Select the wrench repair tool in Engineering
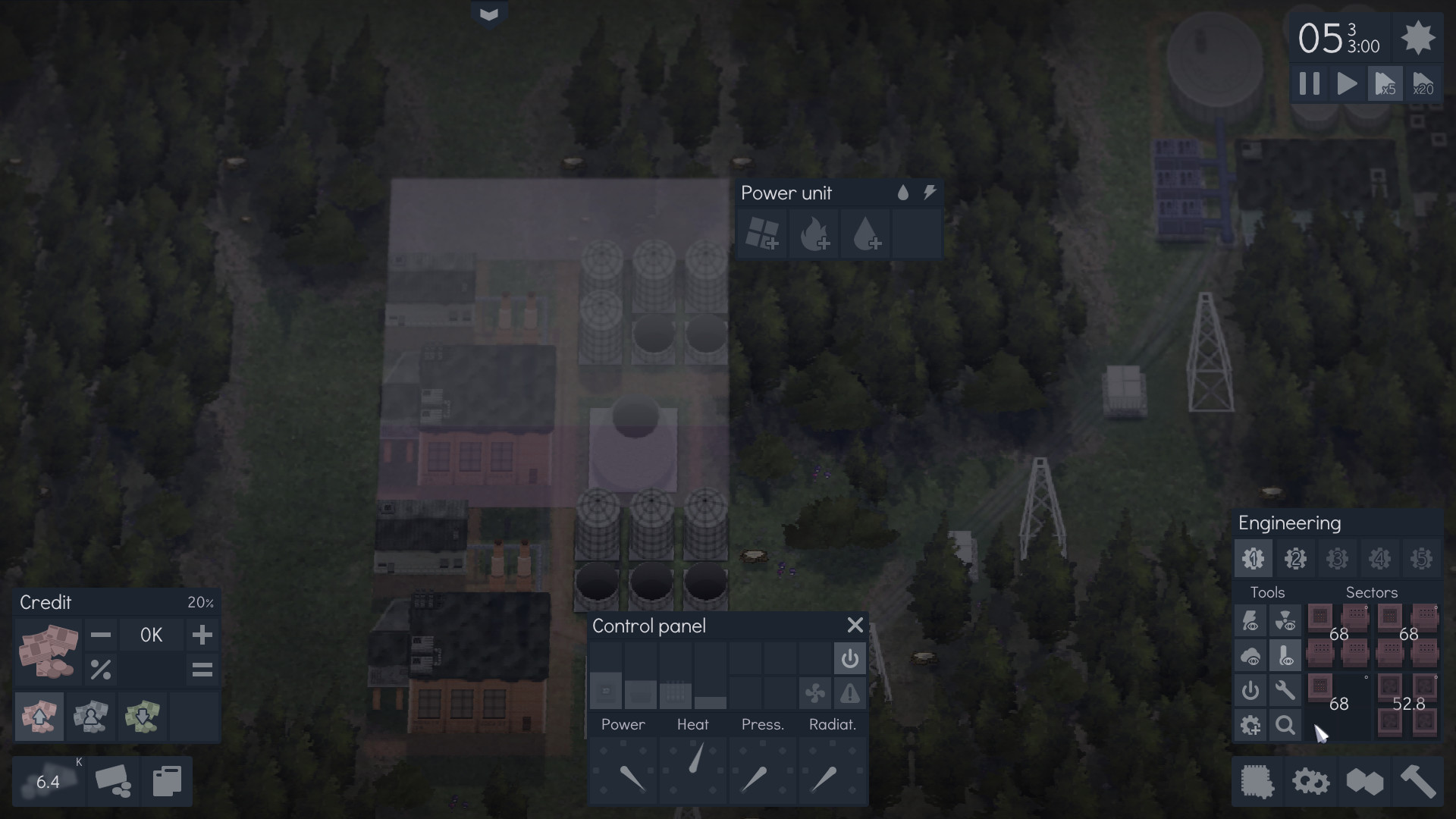This screenshot has height=819, width=1456. point(1286,690)
